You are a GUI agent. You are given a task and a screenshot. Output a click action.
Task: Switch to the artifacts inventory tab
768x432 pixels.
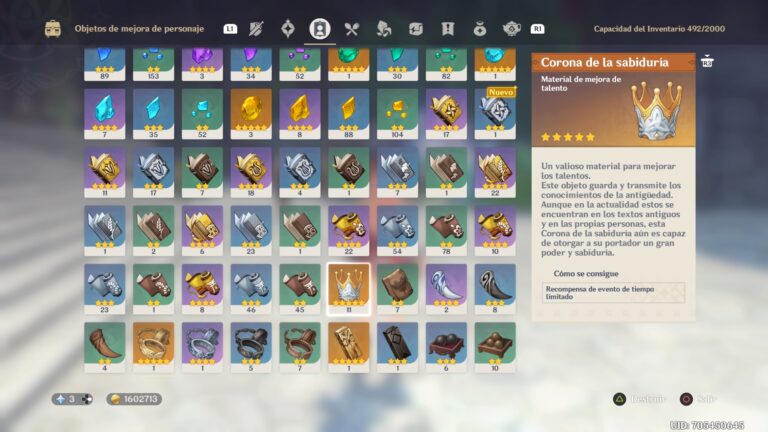pos(288,28)
